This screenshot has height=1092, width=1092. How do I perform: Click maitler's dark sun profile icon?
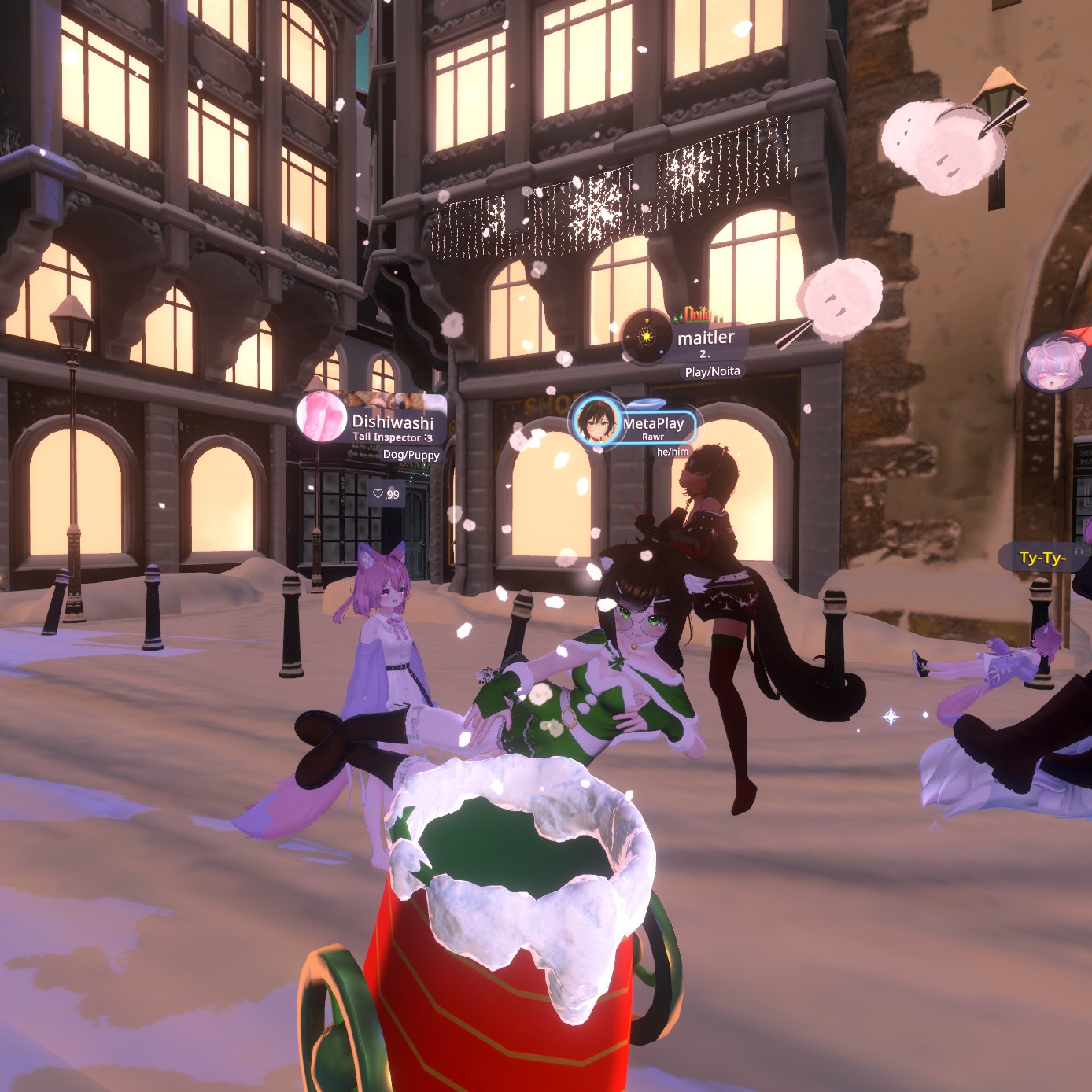coord(647,337)
